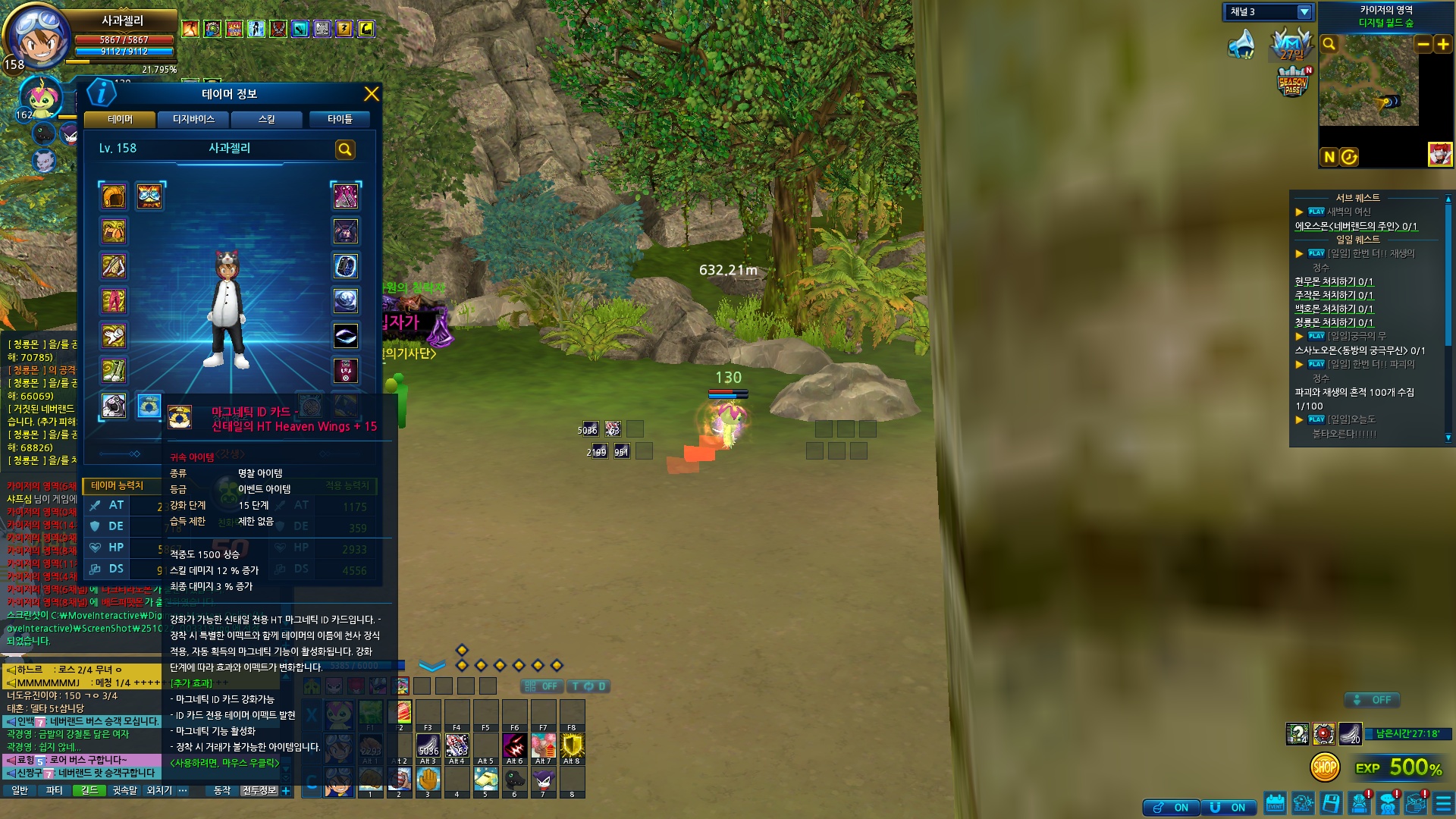Viewport: 1456px width, 819px height.
Task: Open the minimap search magnifier
Action: [1329, 45]
